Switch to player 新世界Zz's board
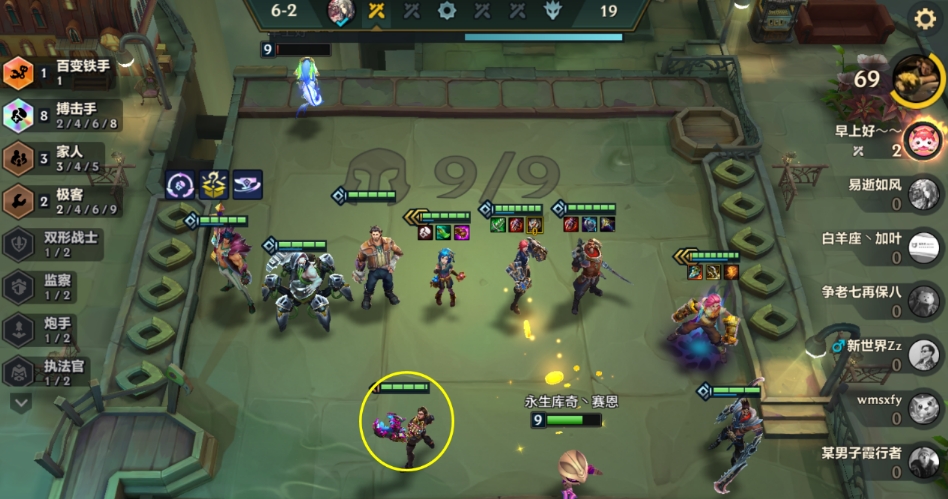 tap(922, 355)
